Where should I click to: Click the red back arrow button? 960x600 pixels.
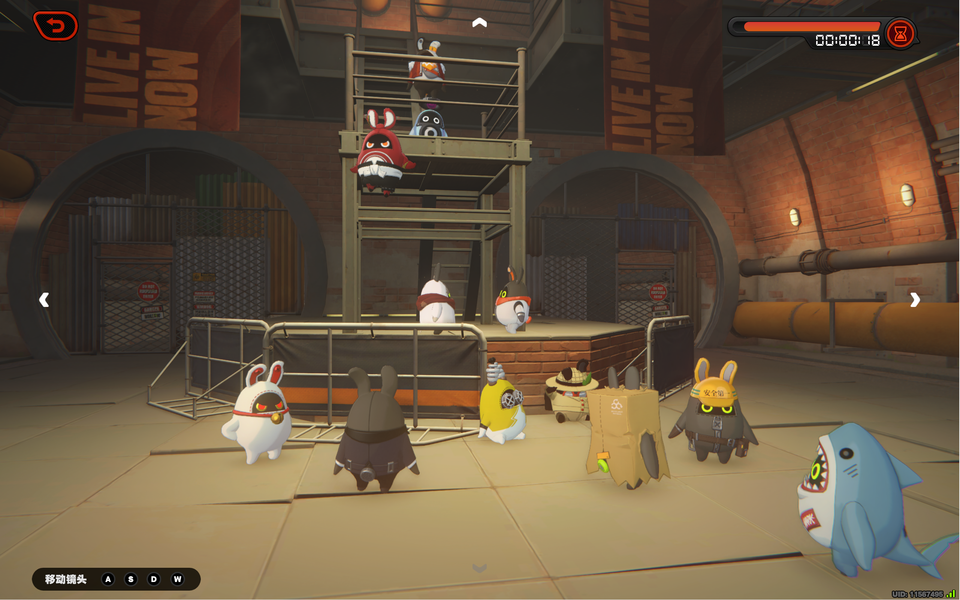tap(55, 25)
